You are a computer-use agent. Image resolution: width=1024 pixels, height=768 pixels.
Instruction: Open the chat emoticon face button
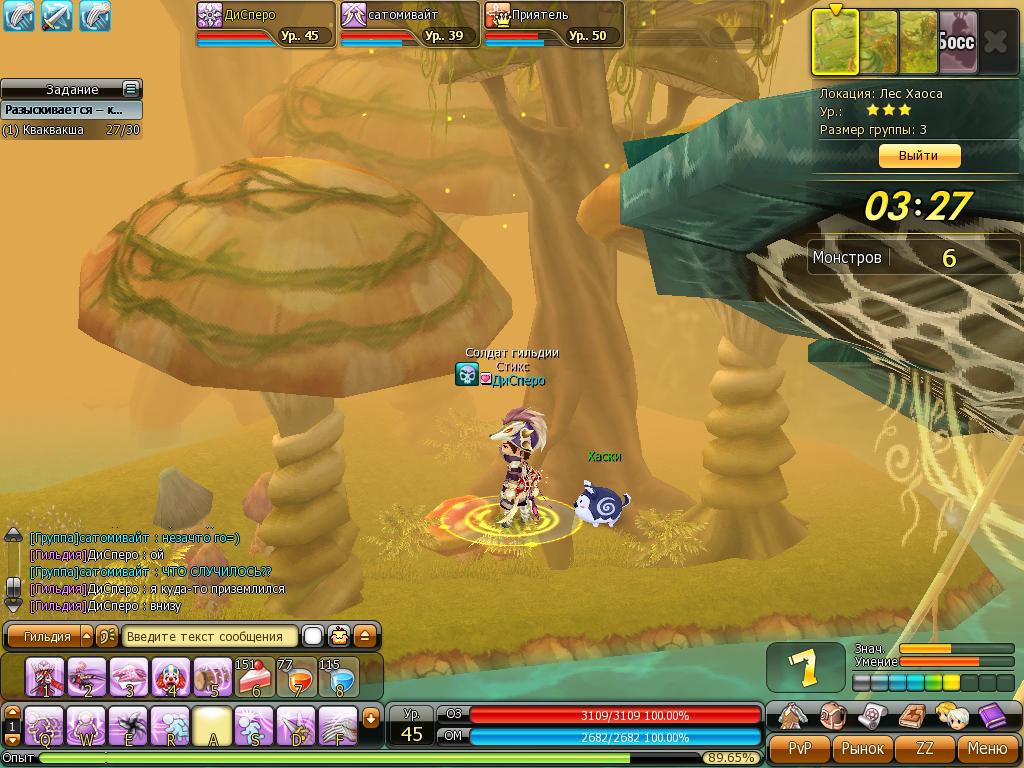click(340, 636)
